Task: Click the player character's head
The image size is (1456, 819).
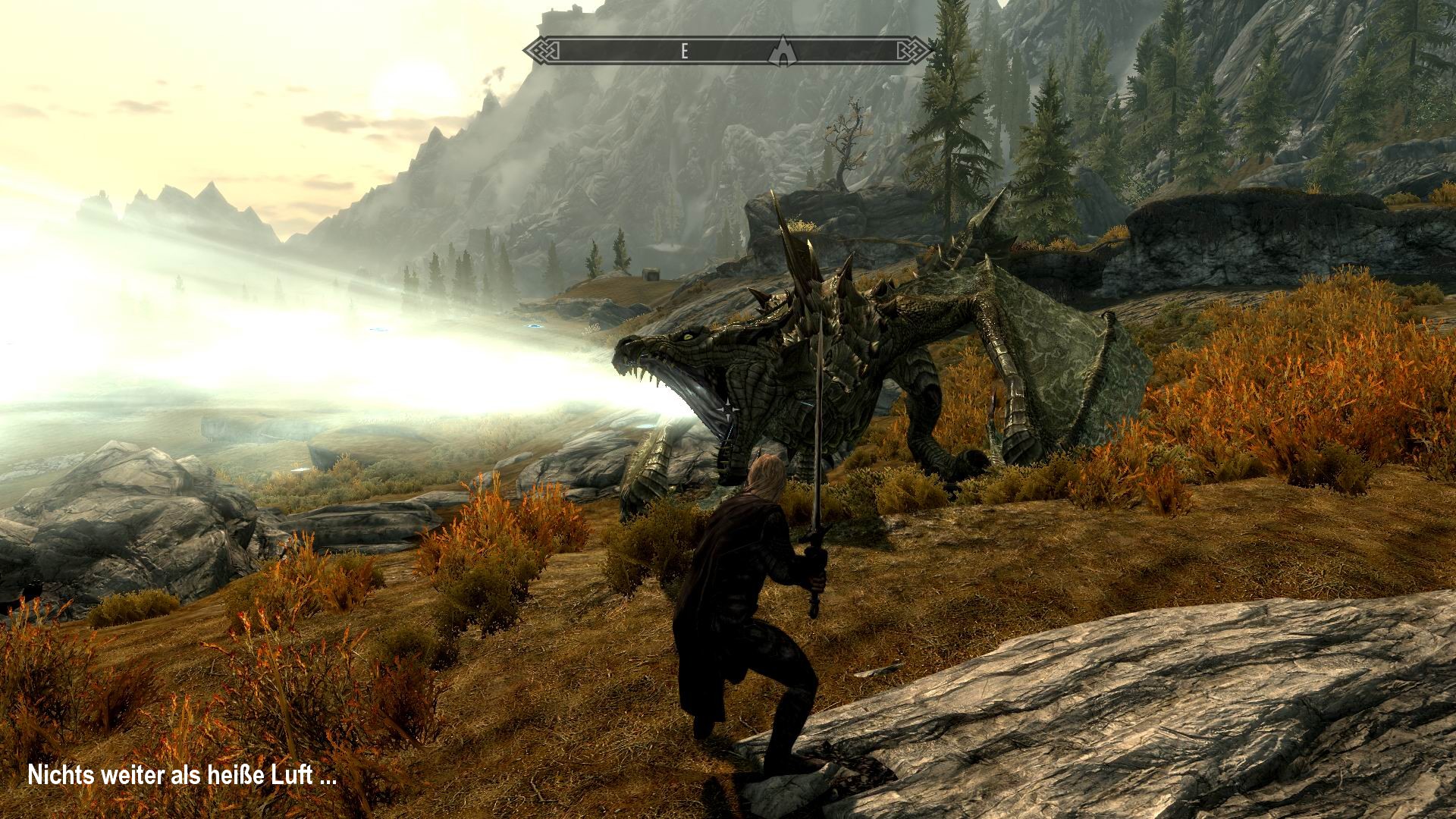Action: pos(766,474)
